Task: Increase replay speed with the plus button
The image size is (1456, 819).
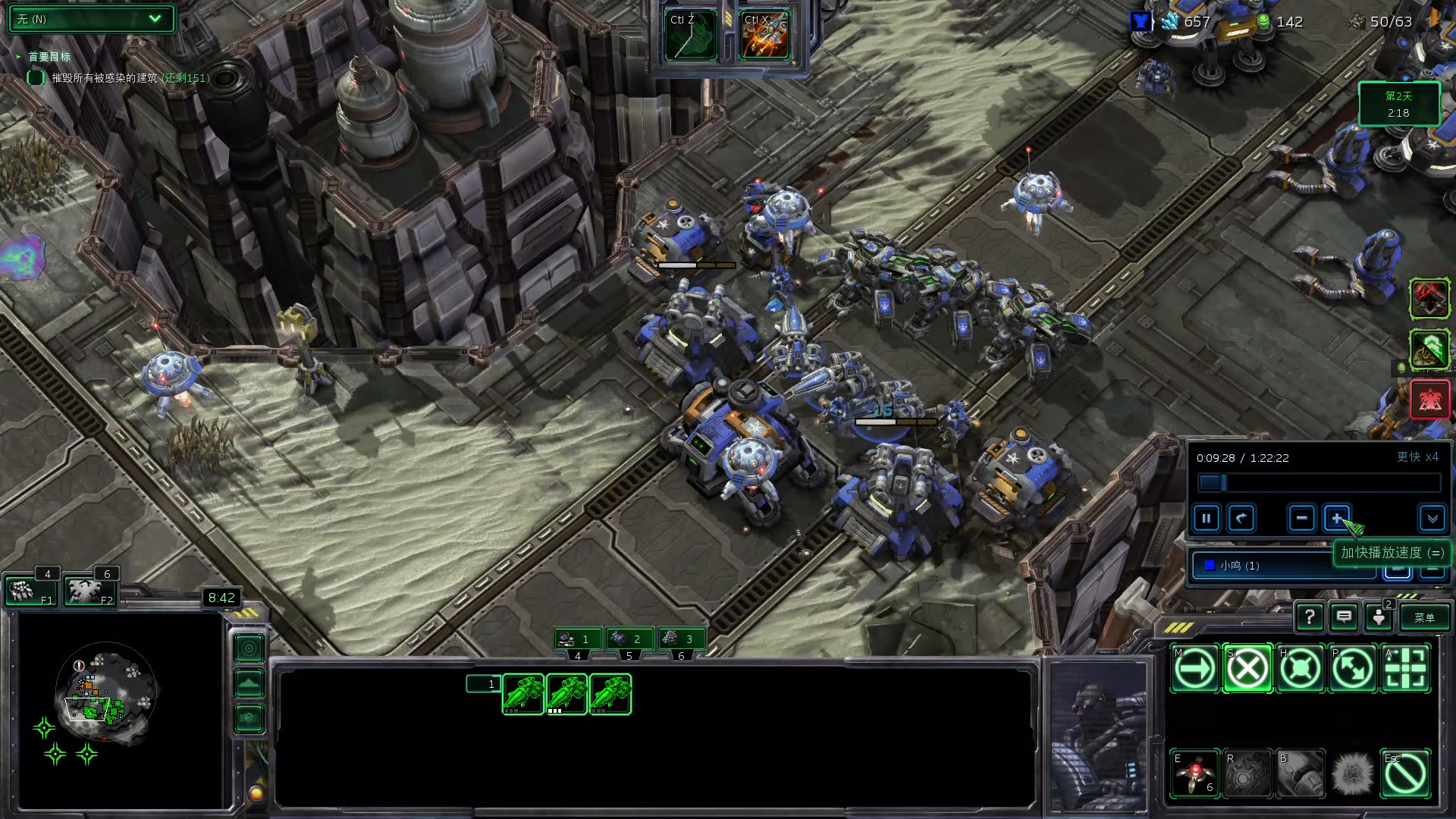Action: click(1336, 519)
